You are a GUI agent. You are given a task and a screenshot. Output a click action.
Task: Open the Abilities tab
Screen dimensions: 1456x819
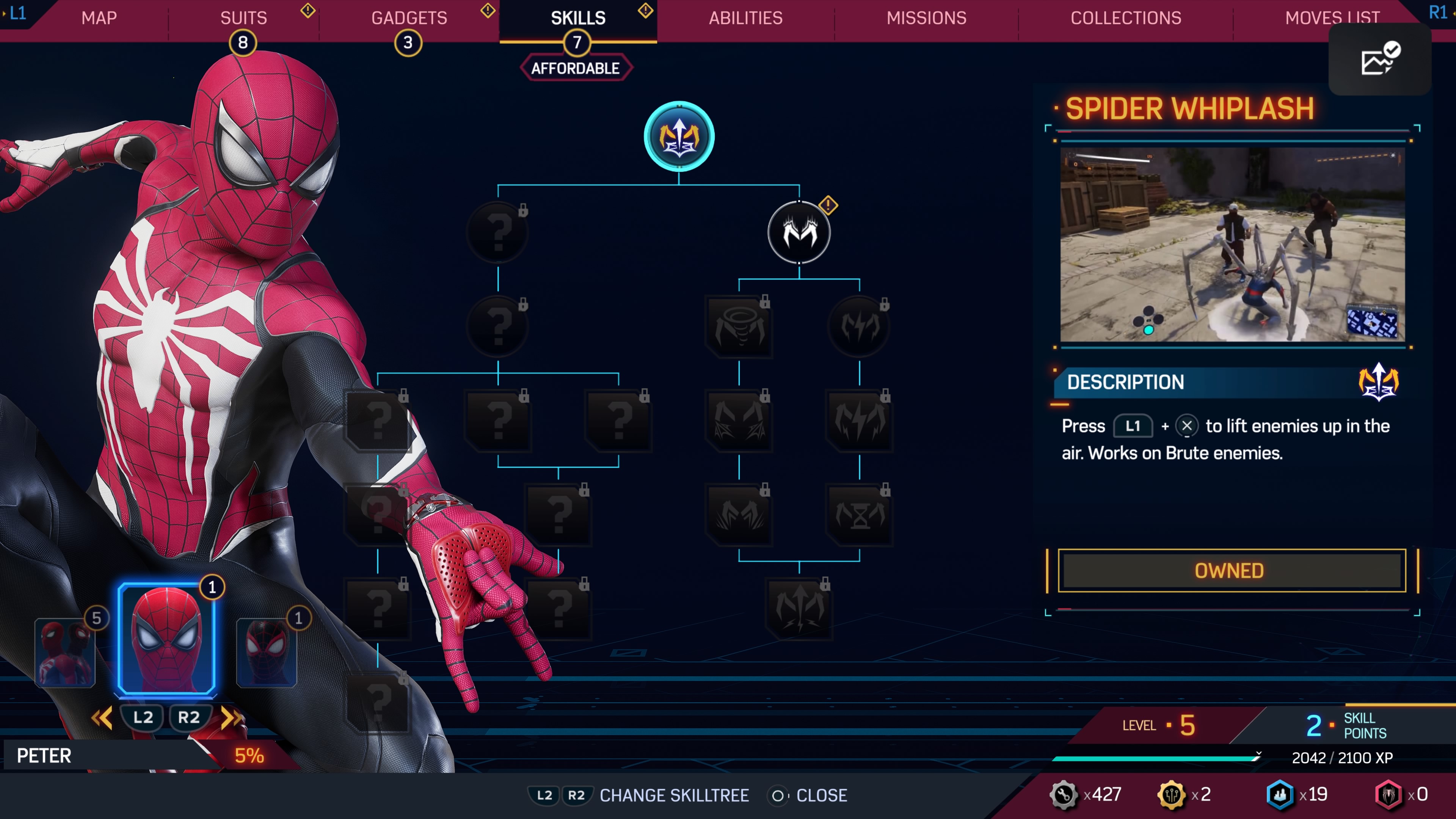745,18
